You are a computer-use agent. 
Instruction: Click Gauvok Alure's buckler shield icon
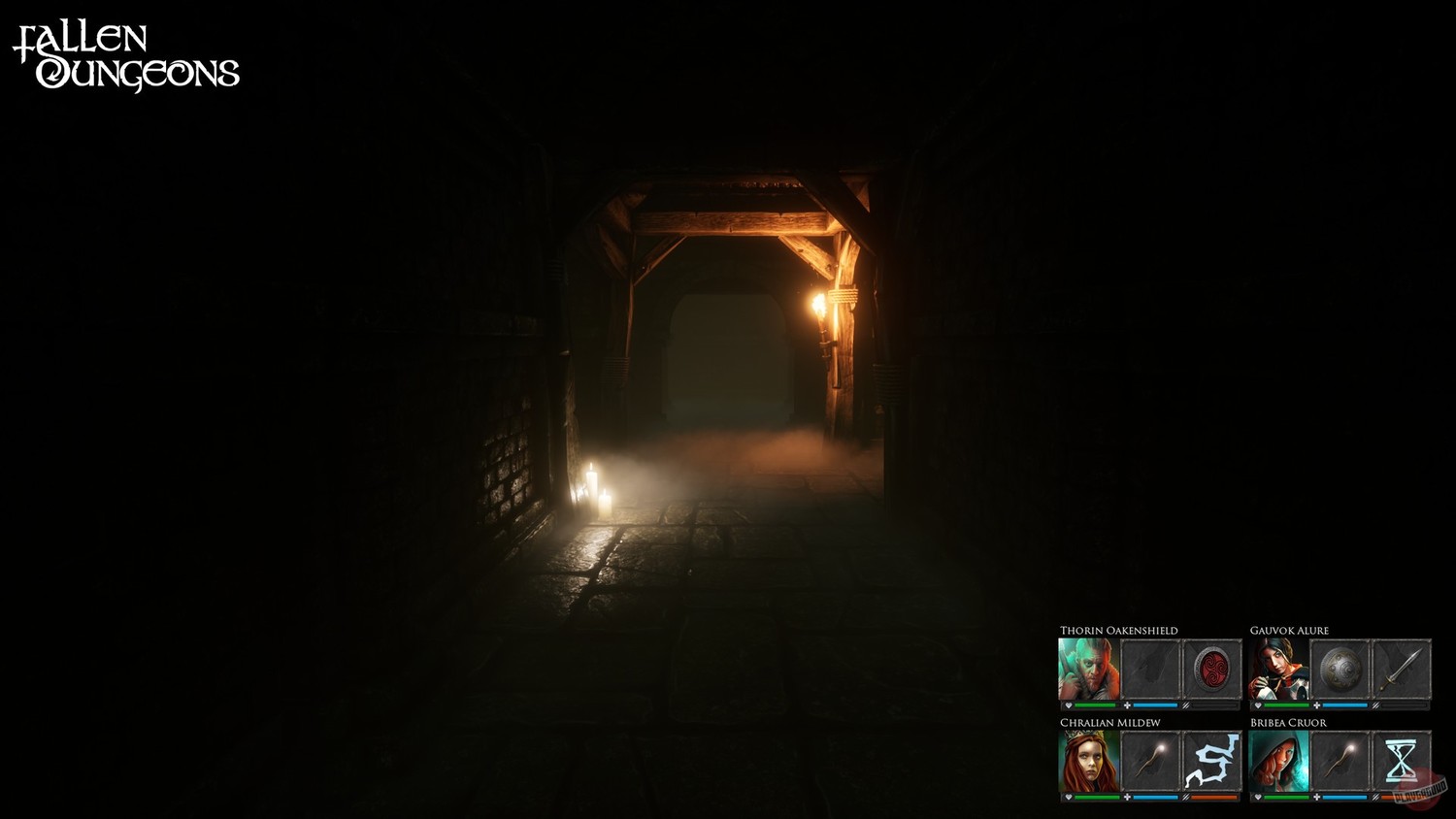tap(1340, 670)
